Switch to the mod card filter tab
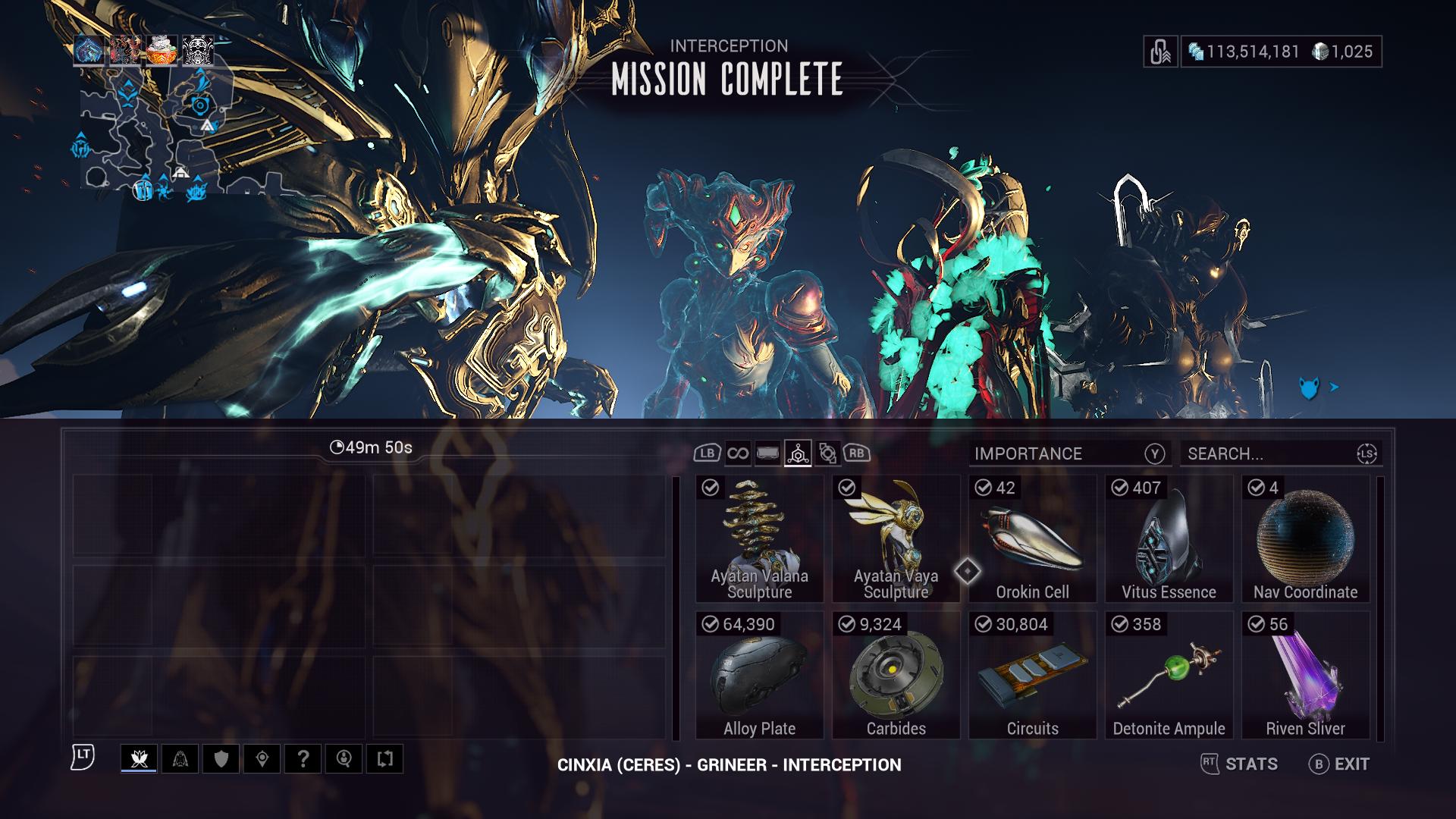Viewport: 1456px width, 819px height. tap(767, 453)
